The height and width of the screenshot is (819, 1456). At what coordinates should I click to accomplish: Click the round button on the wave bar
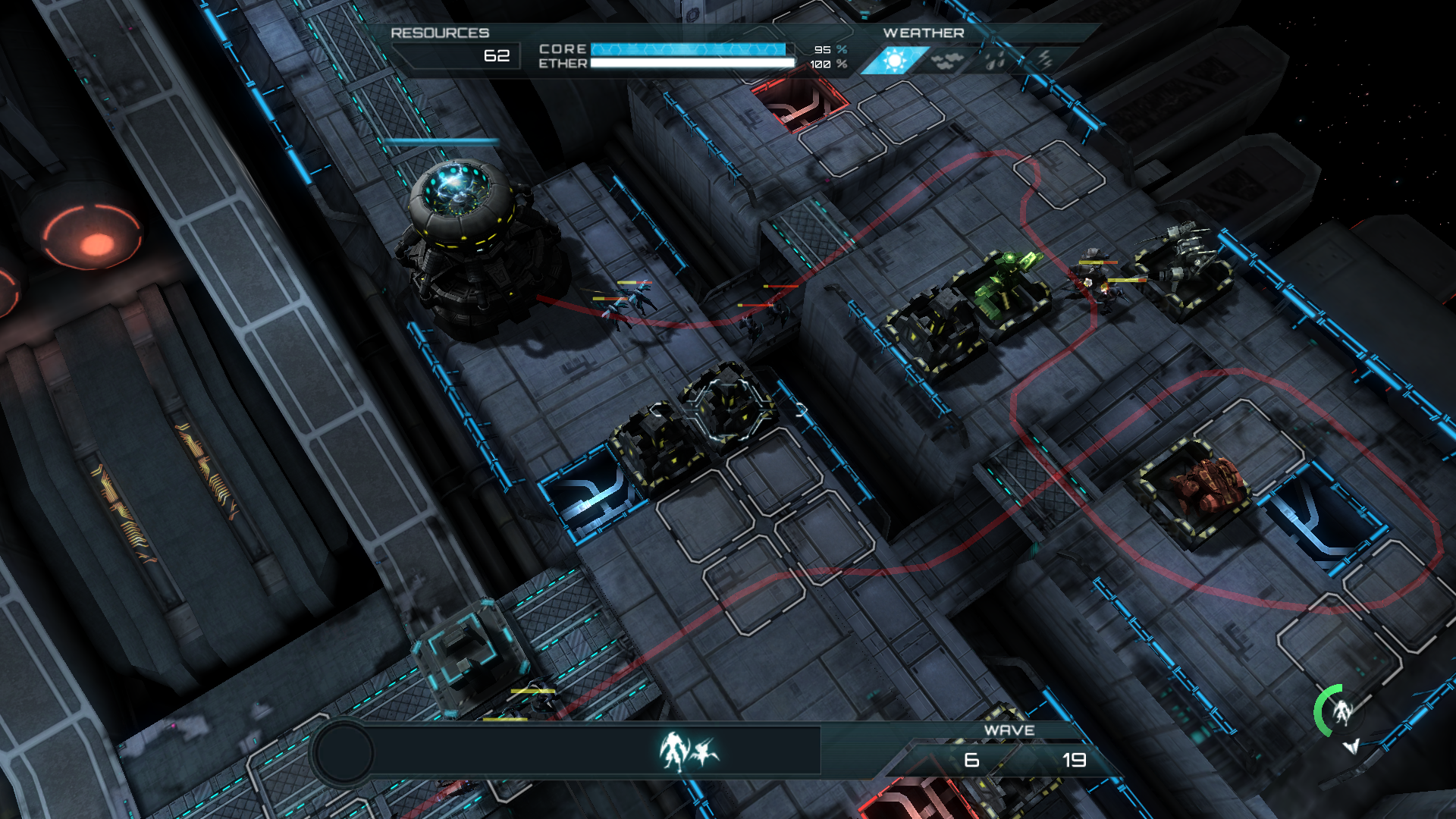[x=344, y=752]
